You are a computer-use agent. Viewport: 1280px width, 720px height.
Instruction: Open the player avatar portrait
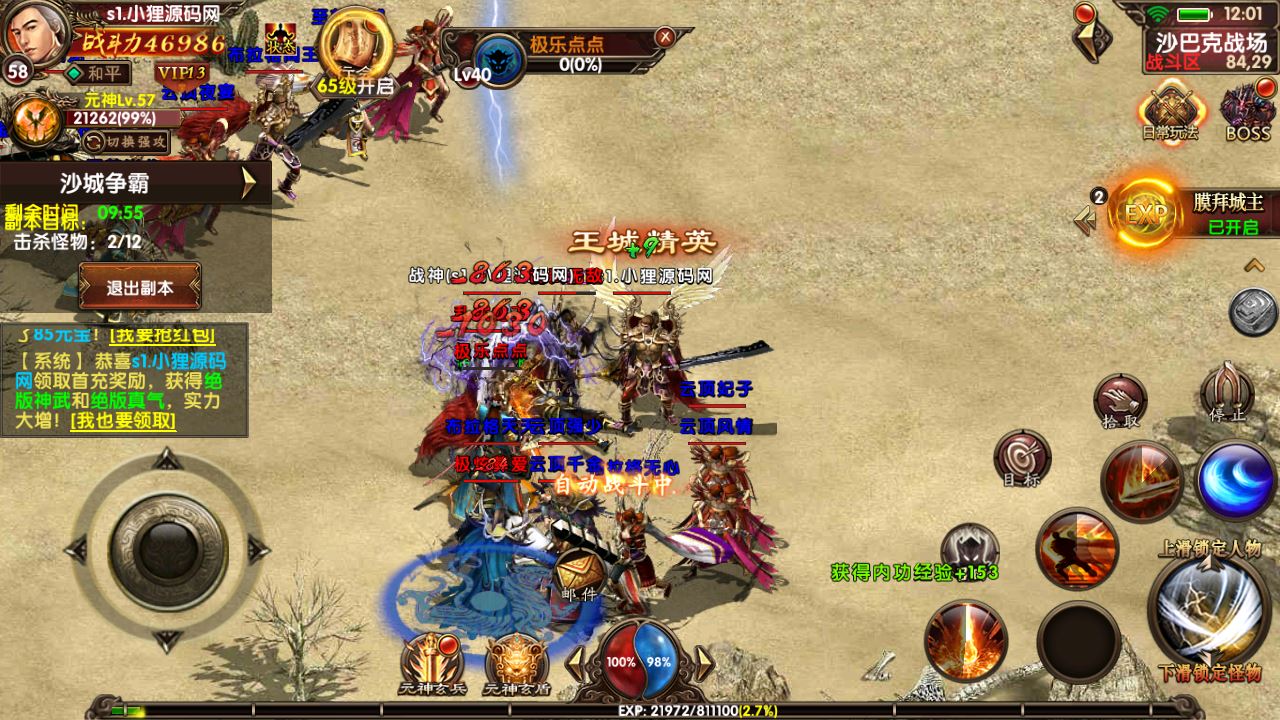tap(36, 33)
